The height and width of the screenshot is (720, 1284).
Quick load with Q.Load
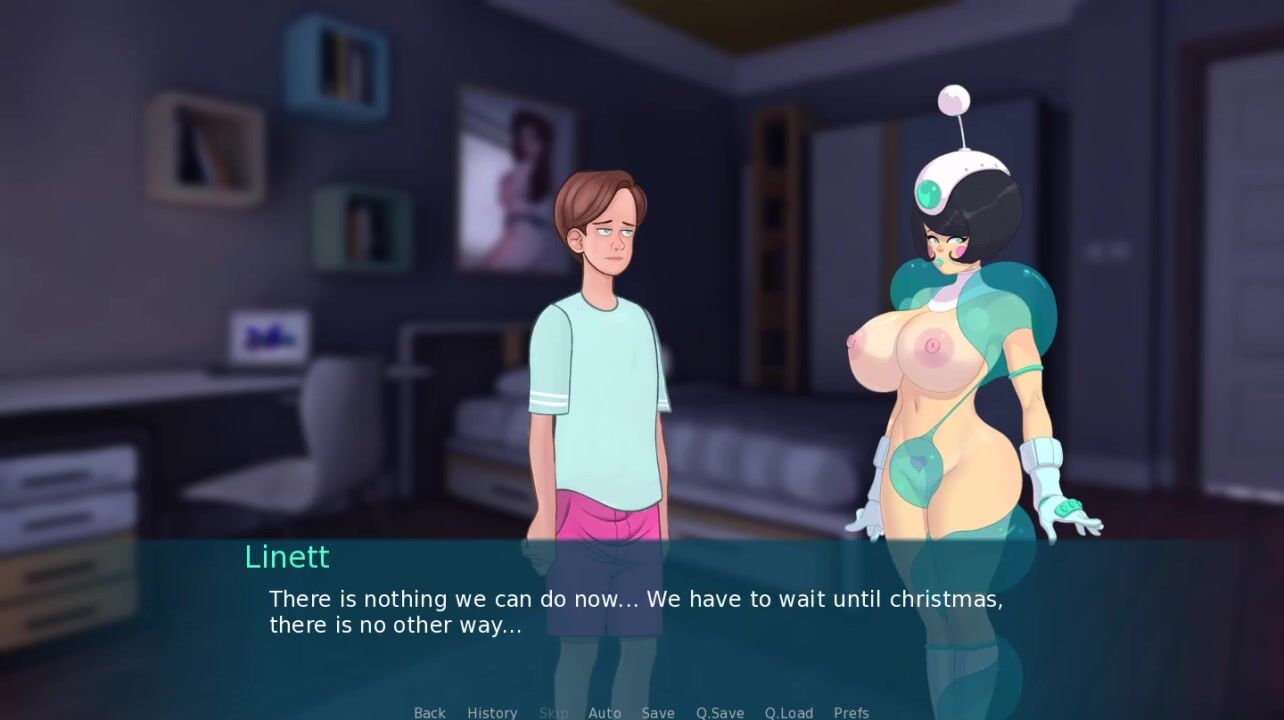coord(789,712)
